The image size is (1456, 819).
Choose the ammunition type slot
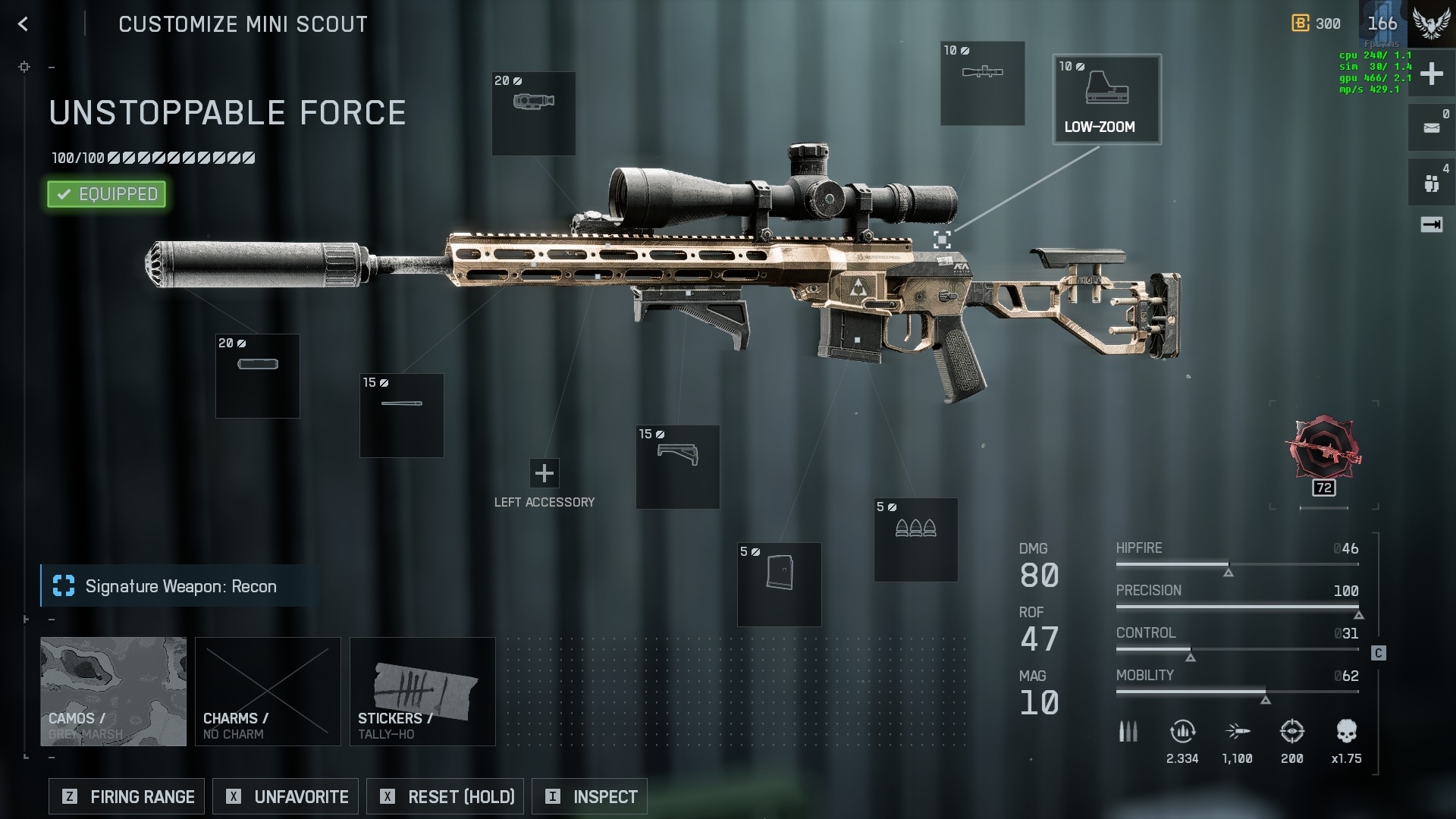coord(915,540)
